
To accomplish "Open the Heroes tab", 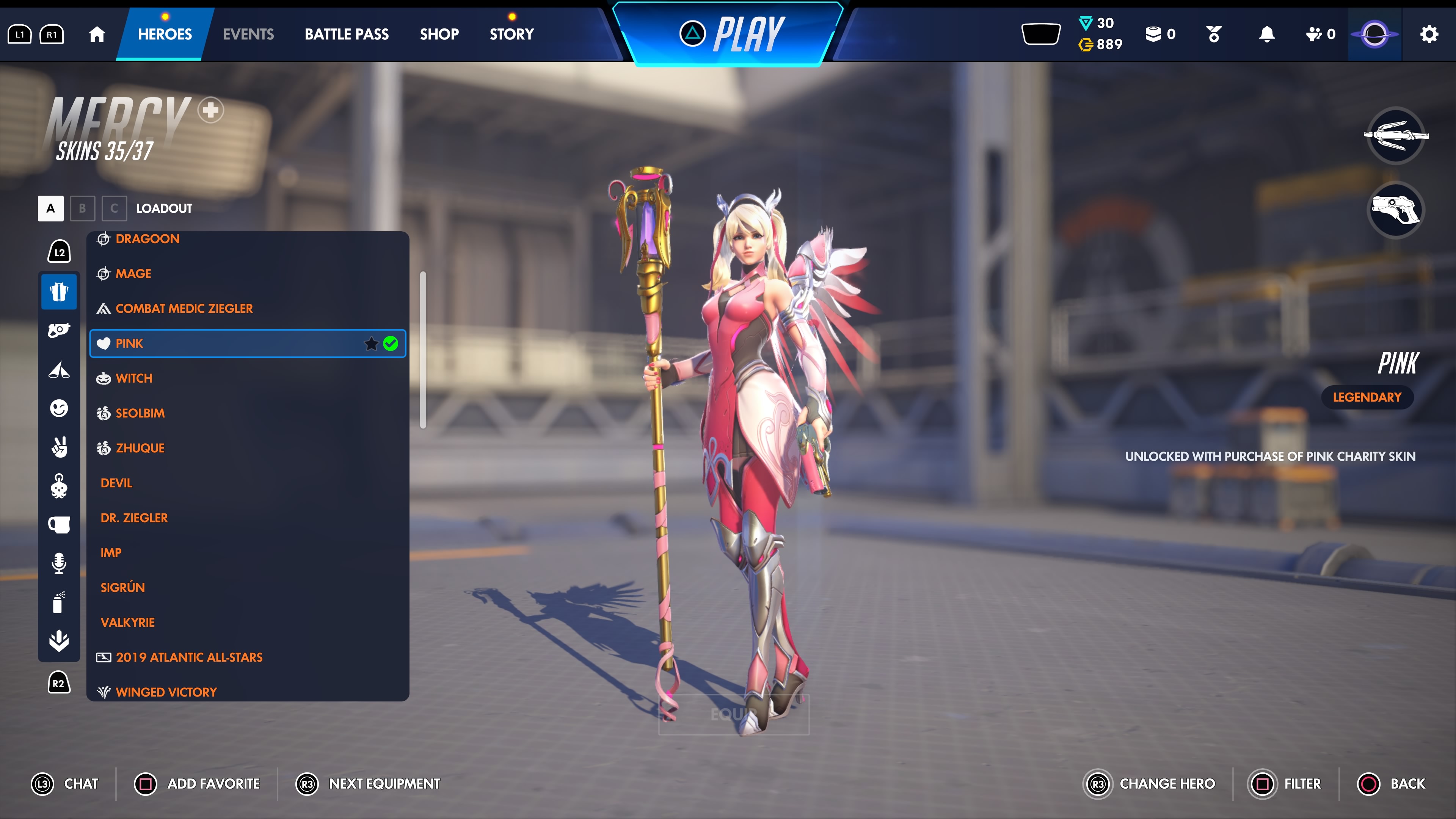I will [x=165, y=35].
